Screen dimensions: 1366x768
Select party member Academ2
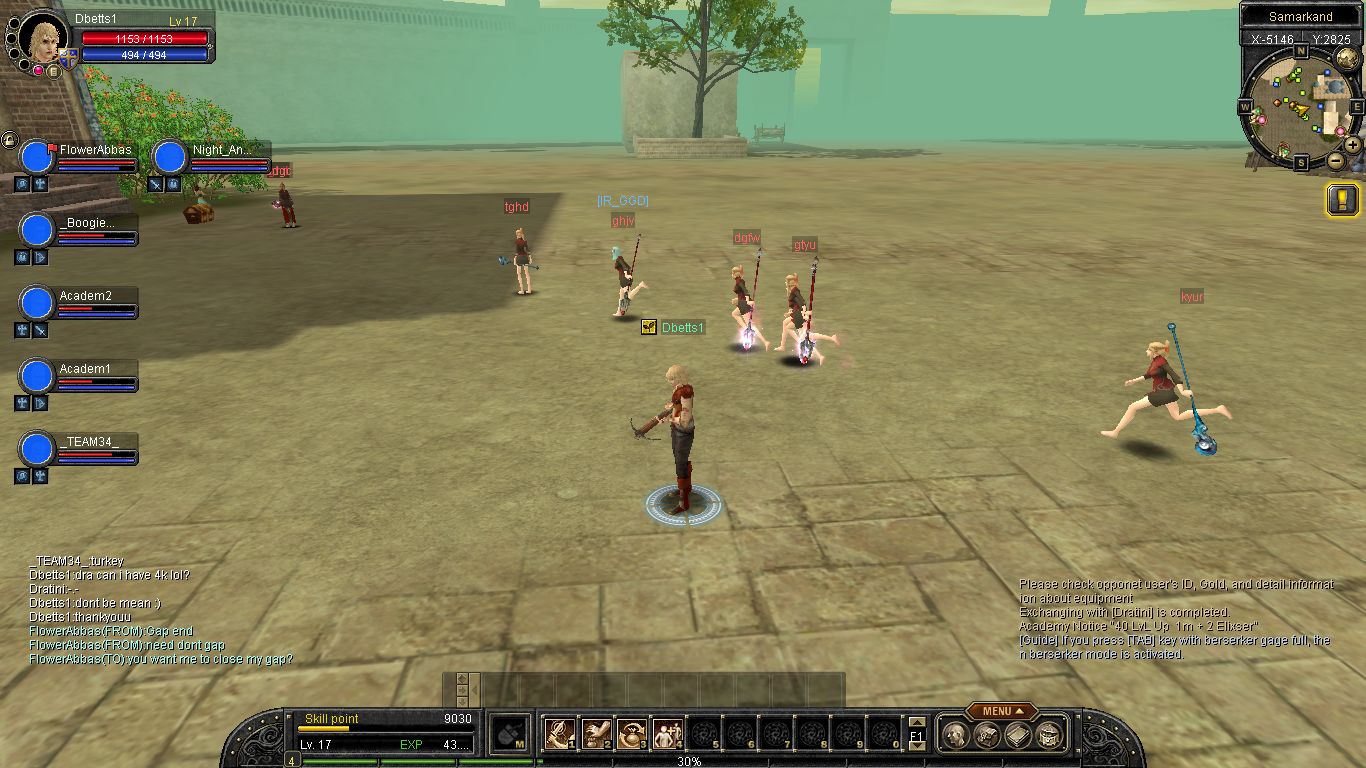pyautogui.click(x=37, y=303)
